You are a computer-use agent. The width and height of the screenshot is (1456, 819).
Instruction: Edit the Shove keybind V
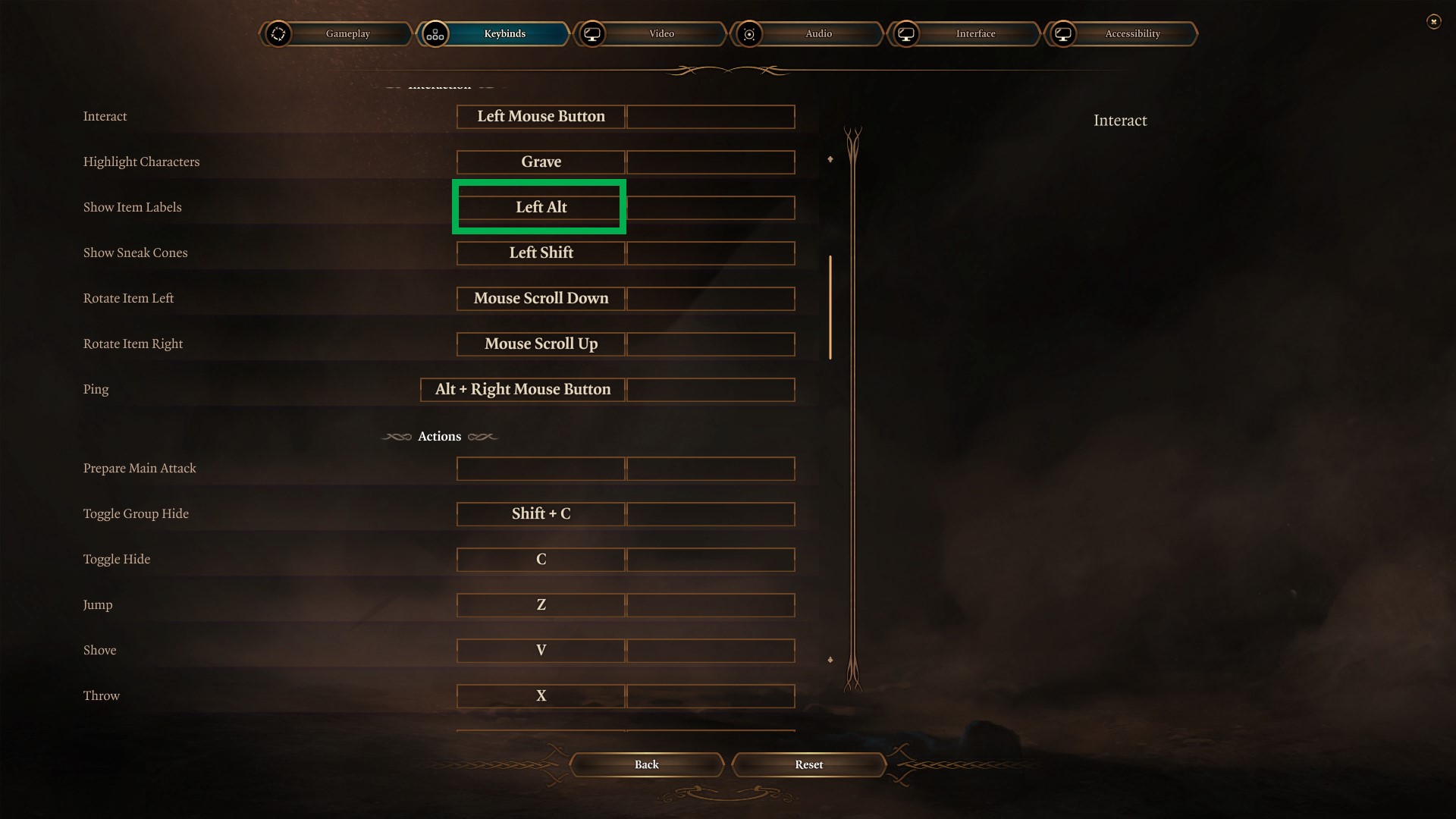tap(541, 651)
